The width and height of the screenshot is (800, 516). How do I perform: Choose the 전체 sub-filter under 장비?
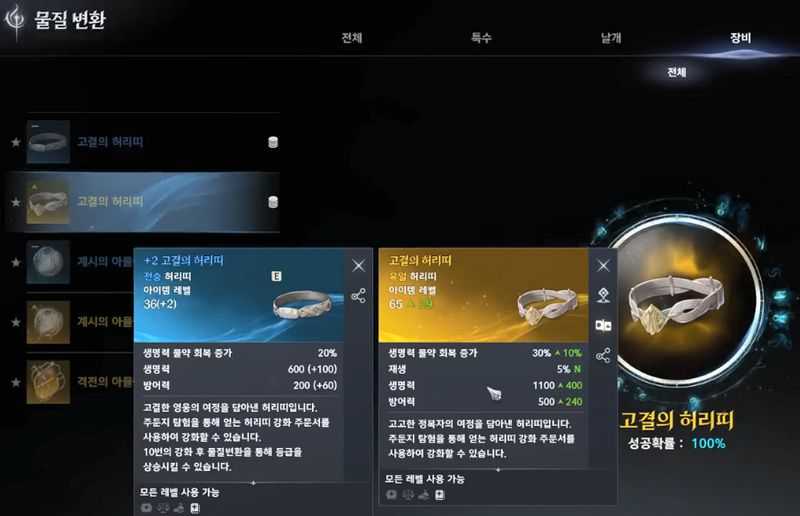point(677,72)
